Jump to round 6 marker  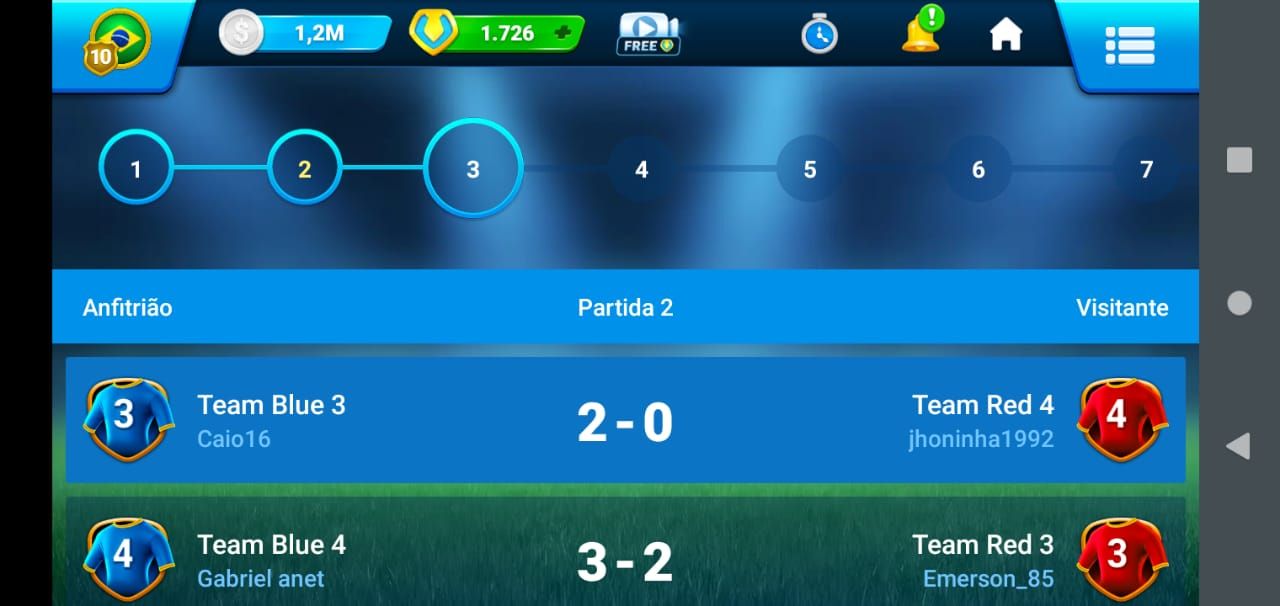(x=978, y=169)
